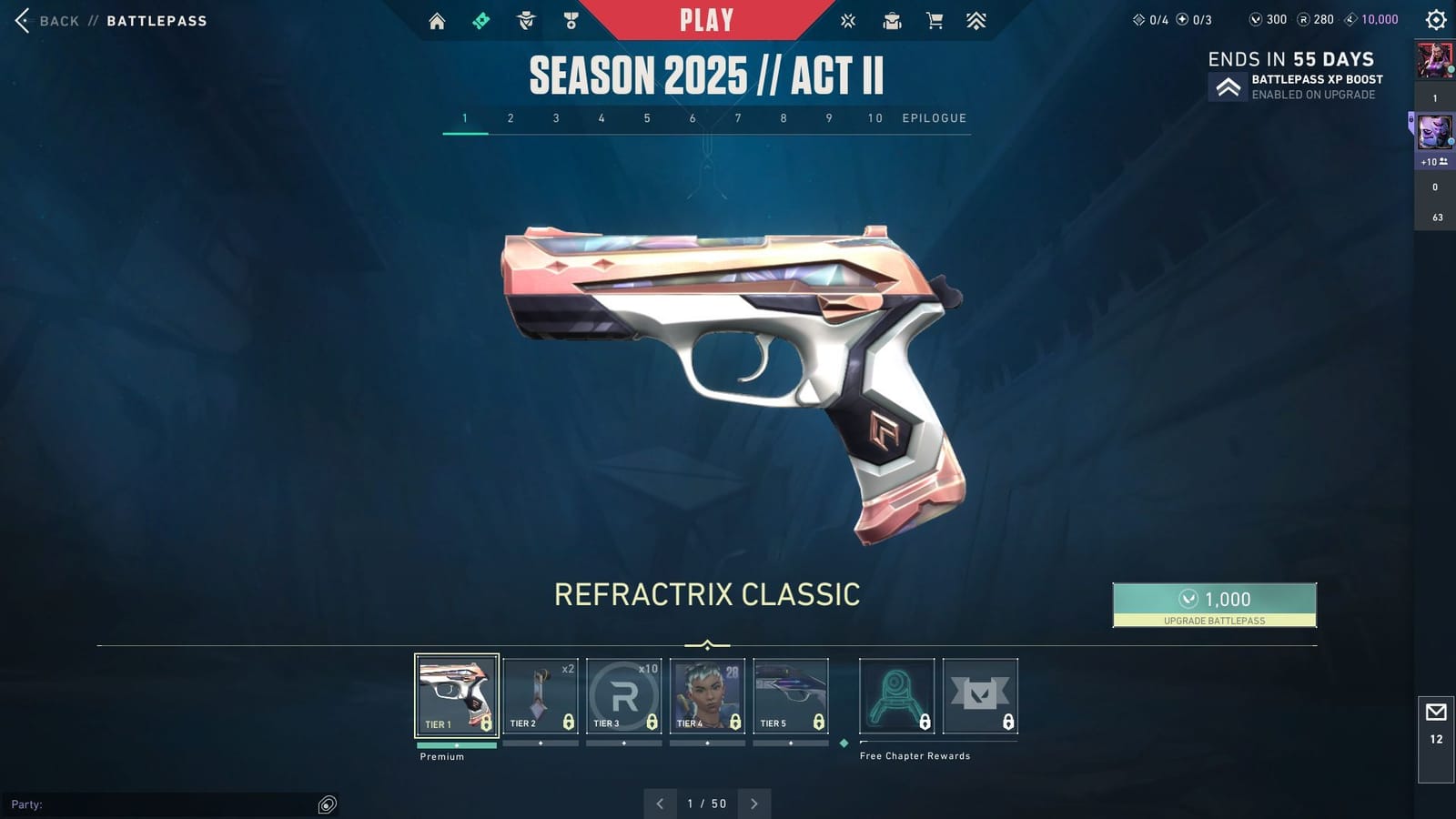
Task: Open Settings via gear icon
Action: click(x=1431, y=19)
